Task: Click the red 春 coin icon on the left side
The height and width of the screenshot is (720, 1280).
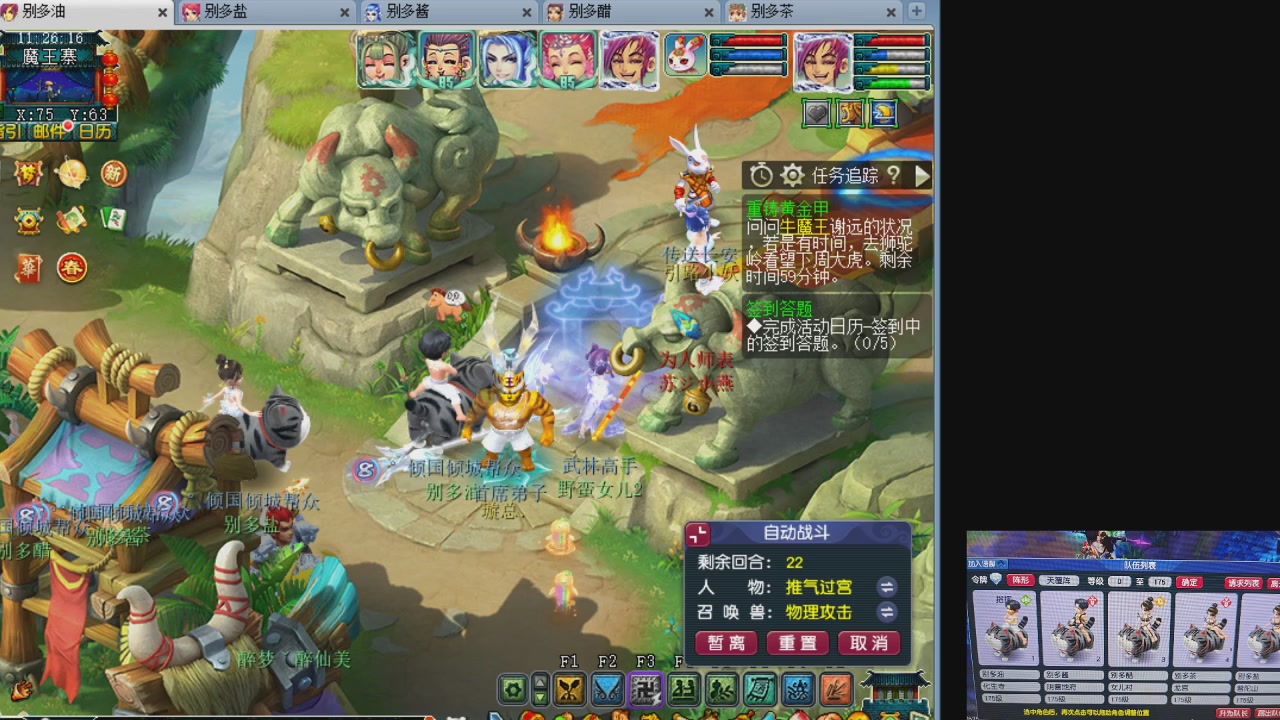Action: (71, 268)
